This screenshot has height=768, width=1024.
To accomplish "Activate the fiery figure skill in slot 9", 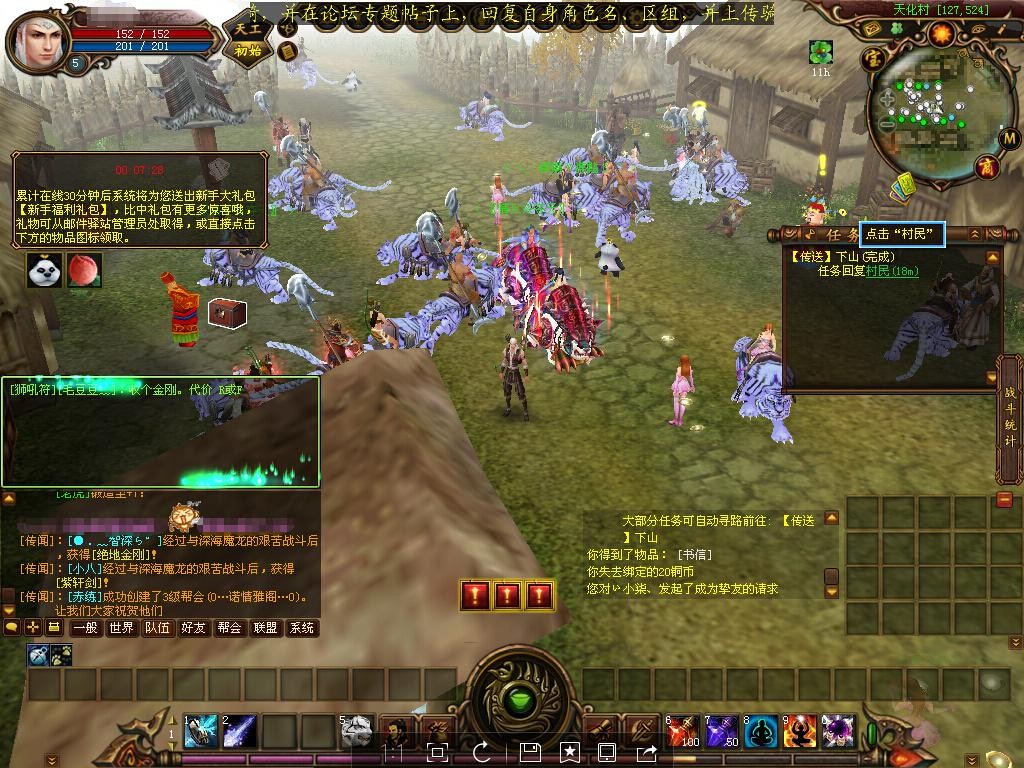I will (x=800, y=731).
